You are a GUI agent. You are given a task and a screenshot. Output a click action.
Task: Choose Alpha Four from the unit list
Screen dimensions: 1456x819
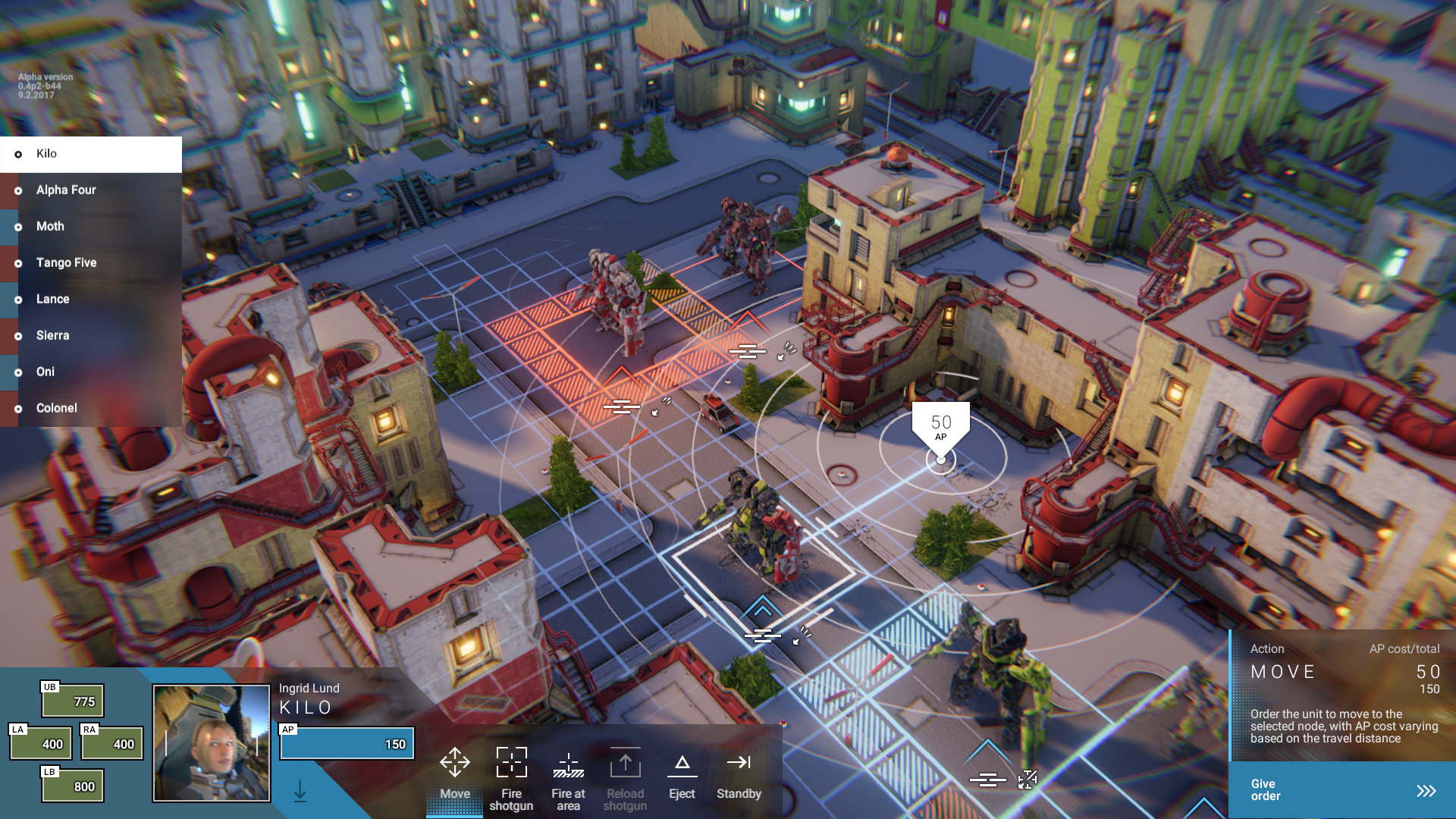tap(91, 190)
